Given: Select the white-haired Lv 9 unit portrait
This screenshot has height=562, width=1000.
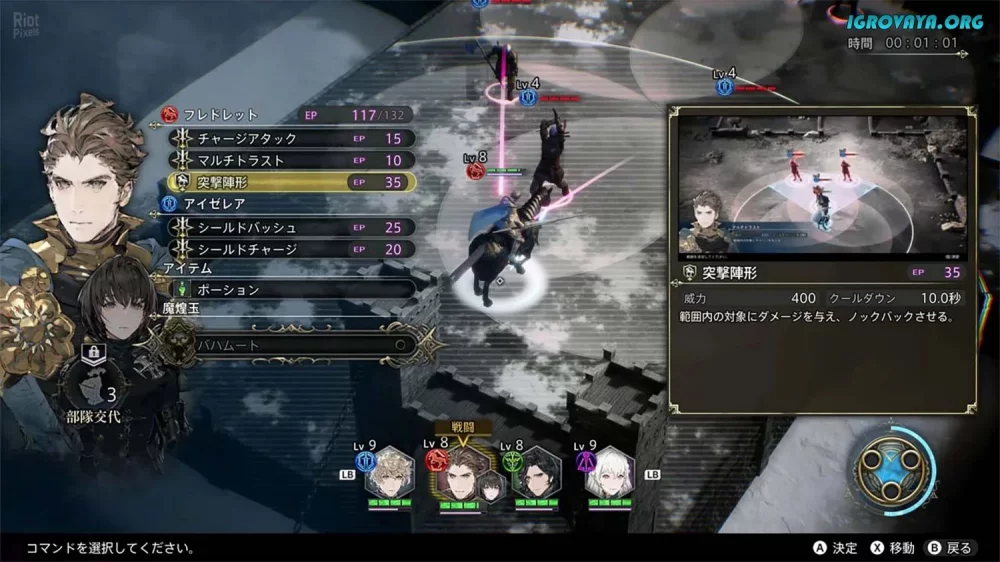Looking at the screenshot, I should pyautogui.click(x=609, y=473).
